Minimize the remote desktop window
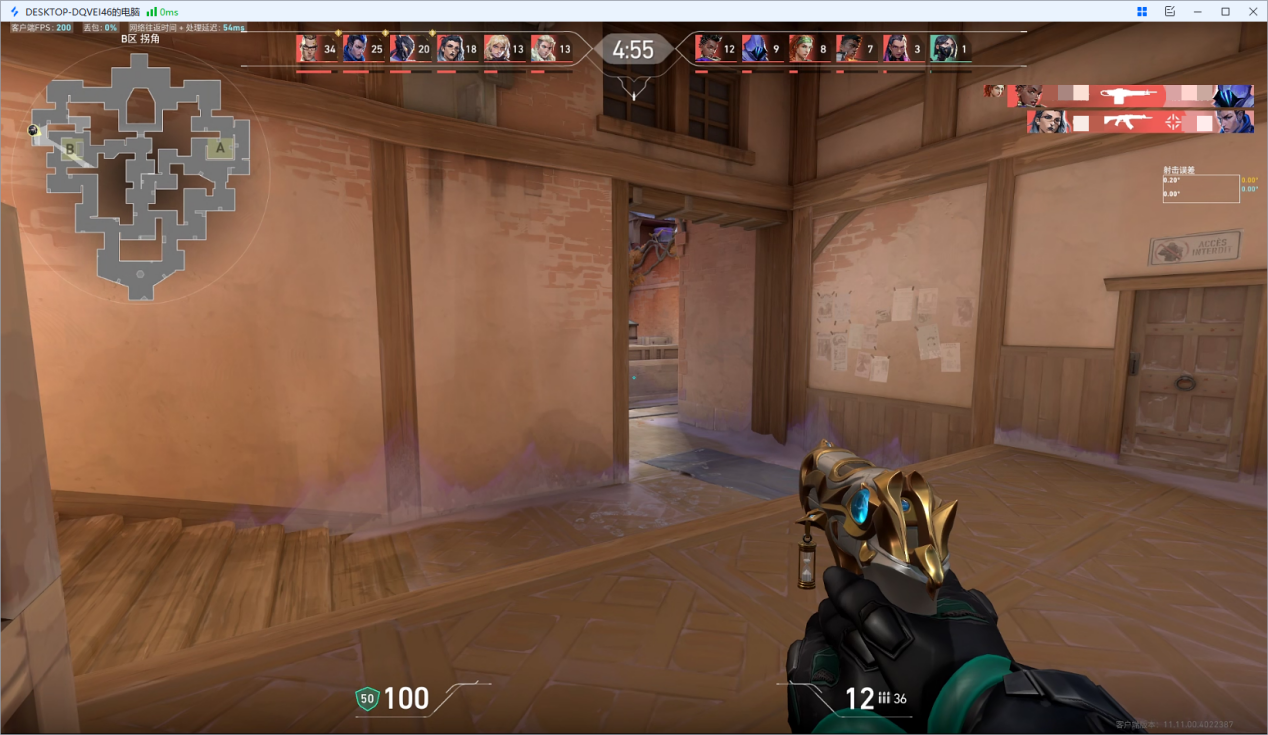This screenshot has width=1268, height=735. (x=1198, y=11)
